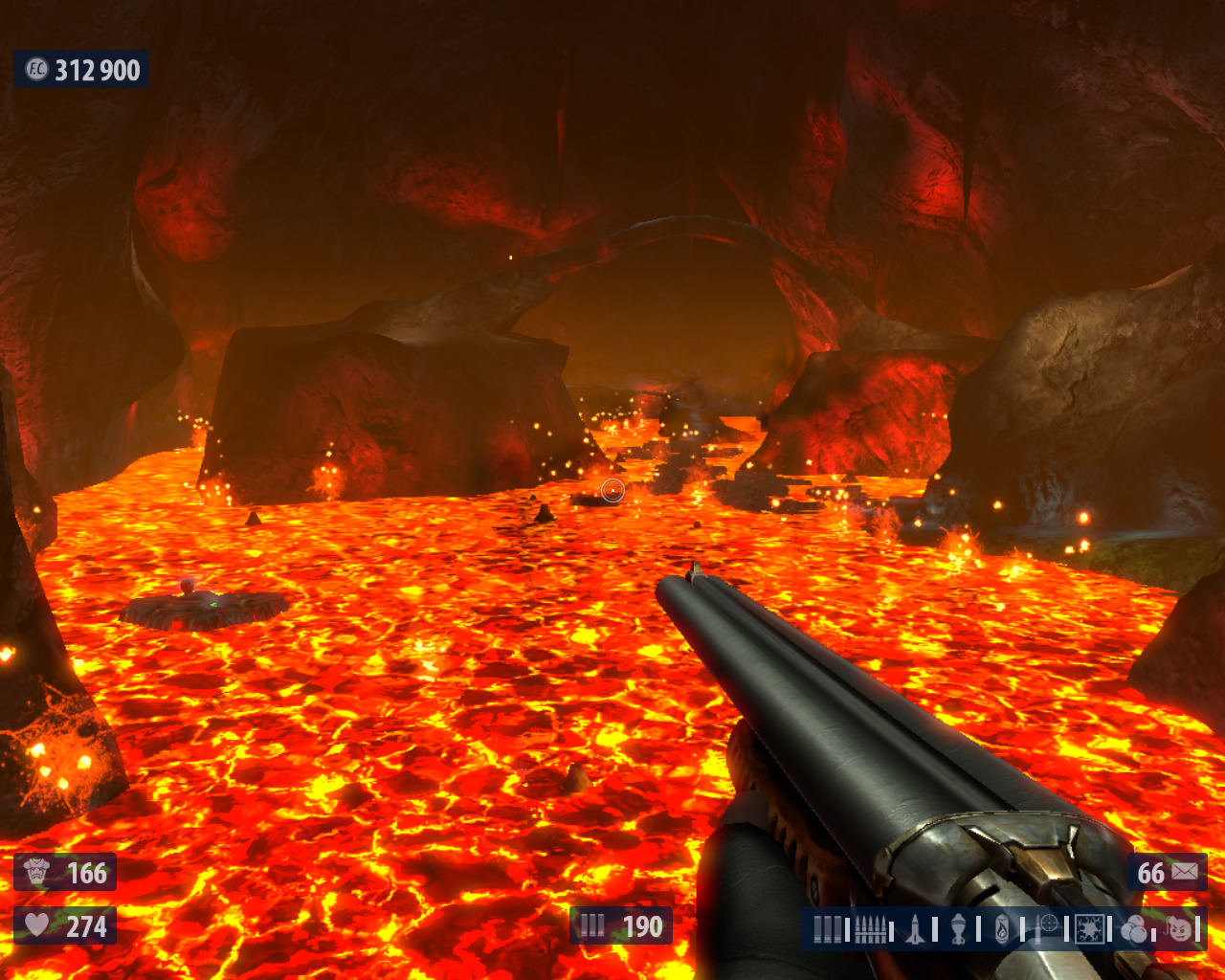
Task: Select the shotgun shells ammo icon
Action: click(829, 928)
